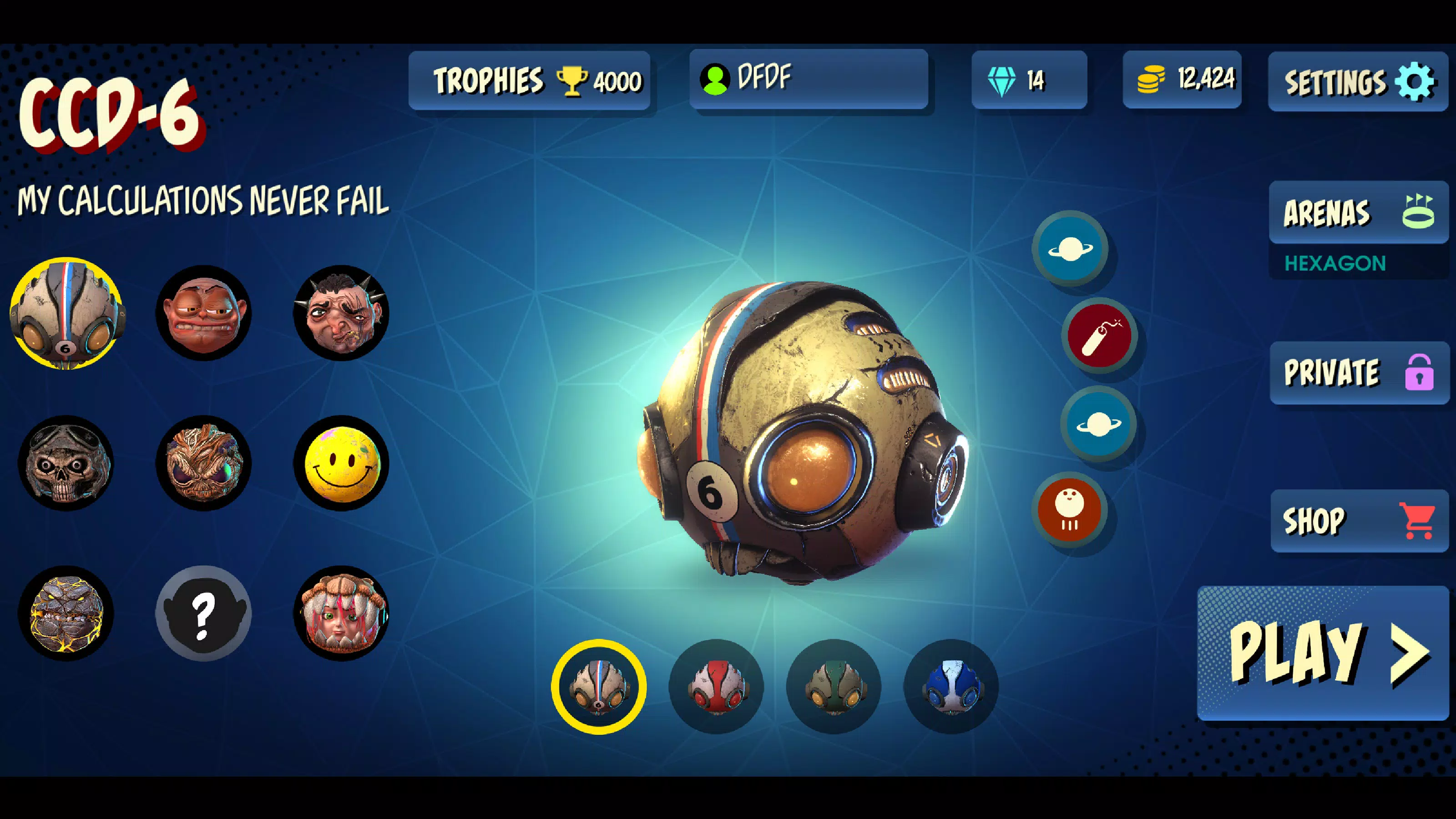Open the Private match option
This screenshot has width=1456, height=819.
pyautogui.click(x=1359, y=373)
